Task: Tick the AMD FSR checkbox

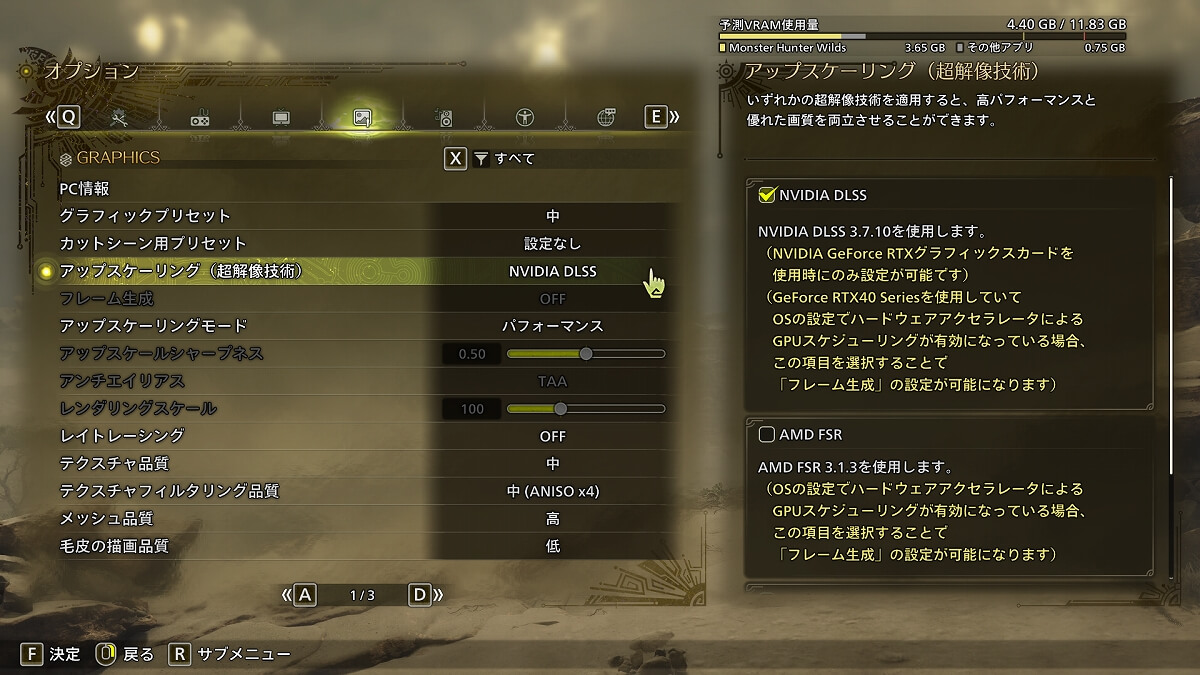Action: (767, 435)
